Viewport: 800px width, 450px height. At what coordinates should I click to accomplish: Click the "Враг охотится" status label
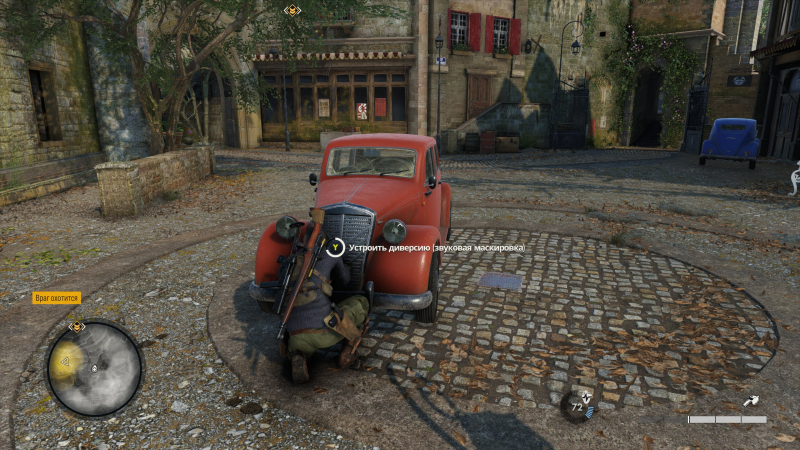[x=56, y=297]
